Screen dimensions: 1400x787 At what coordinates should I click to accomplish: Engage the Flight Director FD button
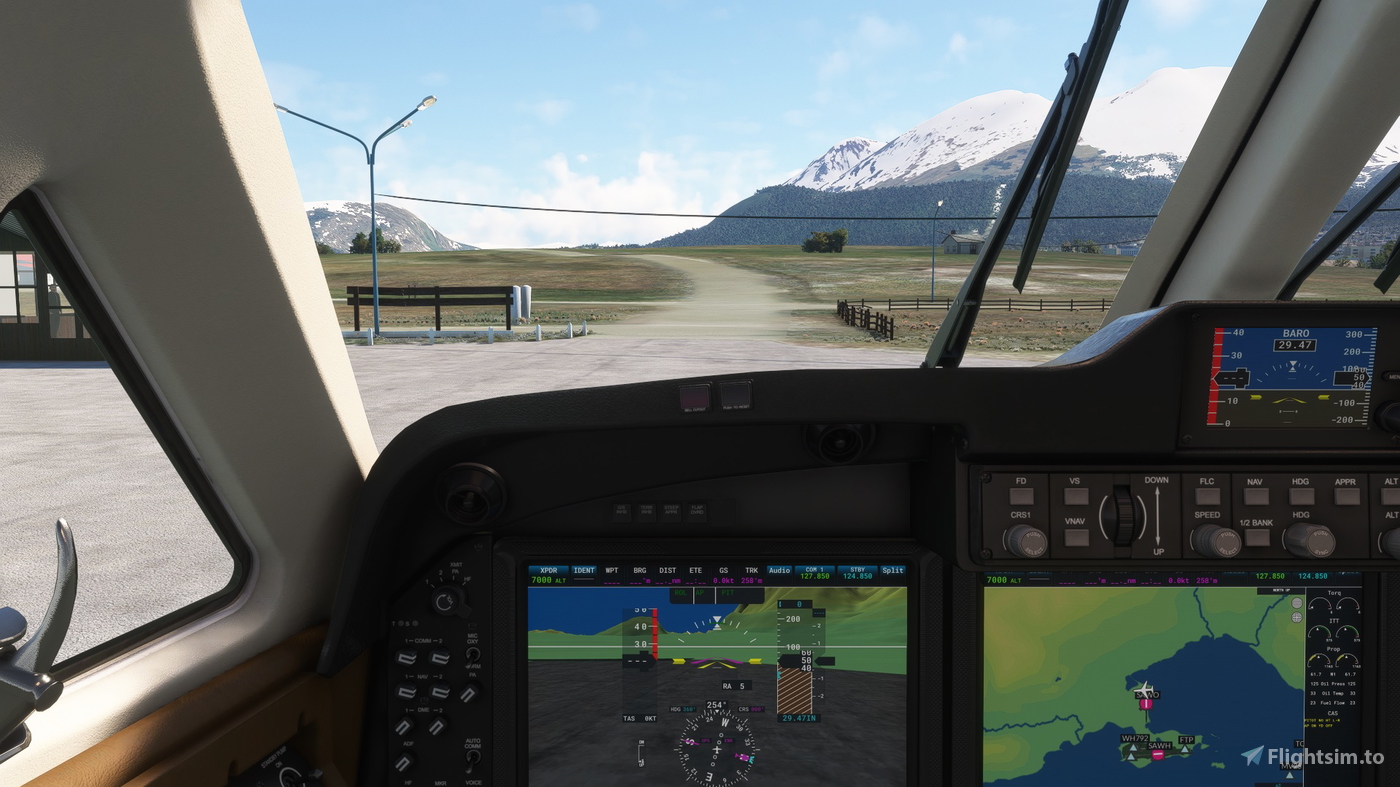(1021, 495)
